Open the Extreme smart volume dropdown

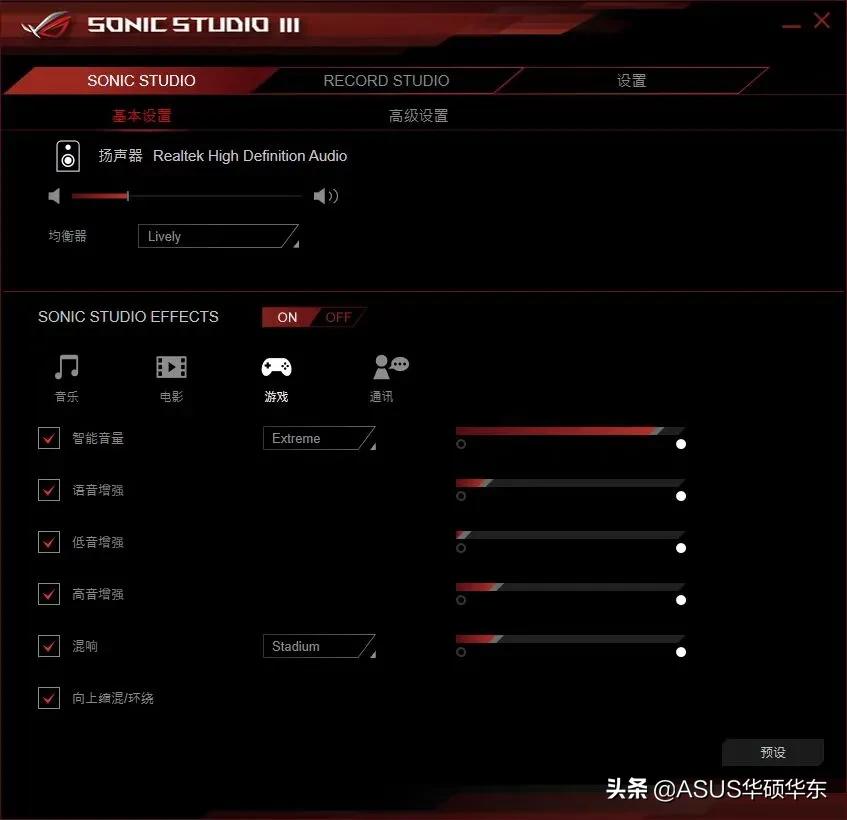click(318, 439)
